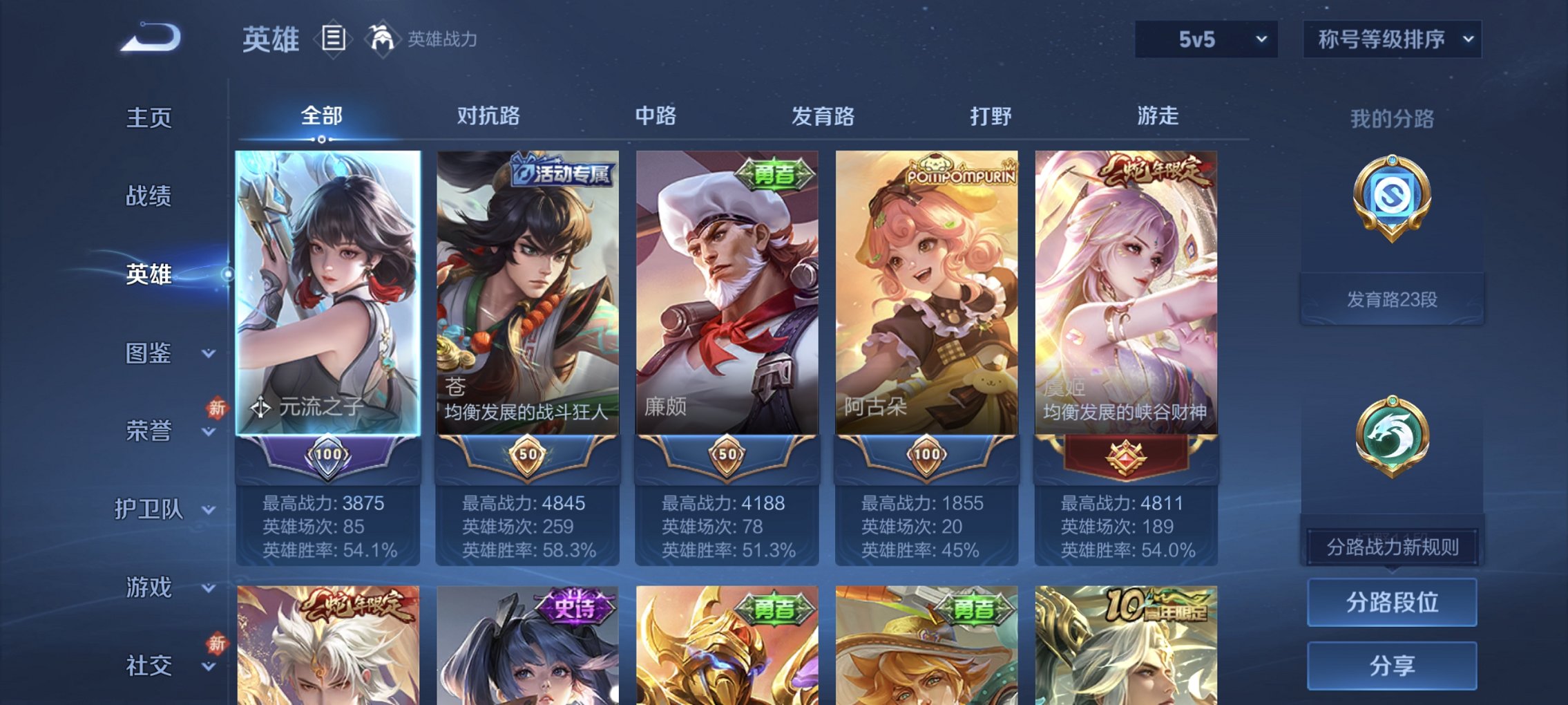Screen dimensions: 1568x705
Task: Open 战绩 from the left sidebar
Action: click(x=147, y=197)
